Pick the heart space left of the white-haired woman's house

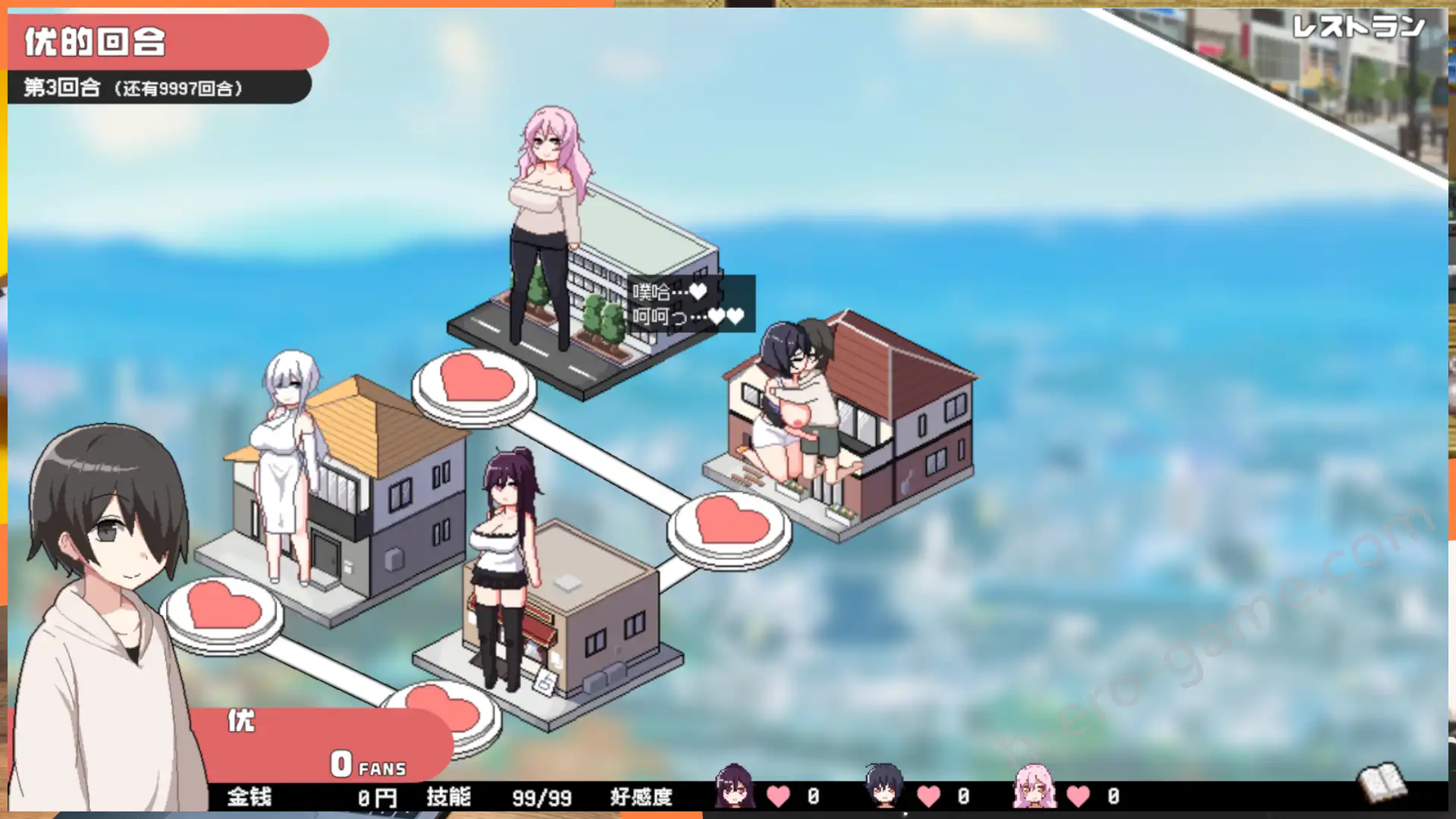pos(223,609)
